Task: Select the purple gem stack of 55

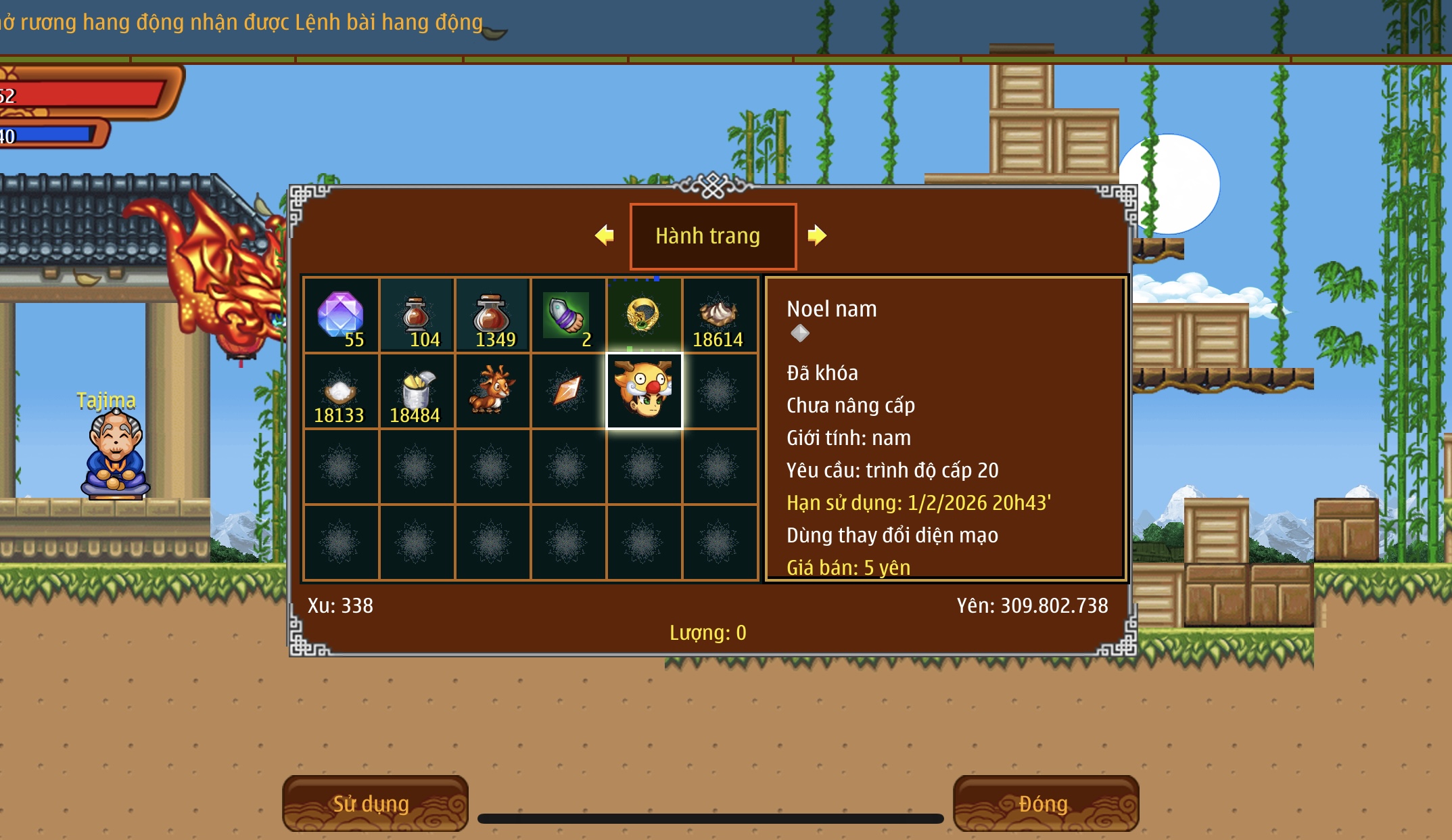Action: pos(341,315)
